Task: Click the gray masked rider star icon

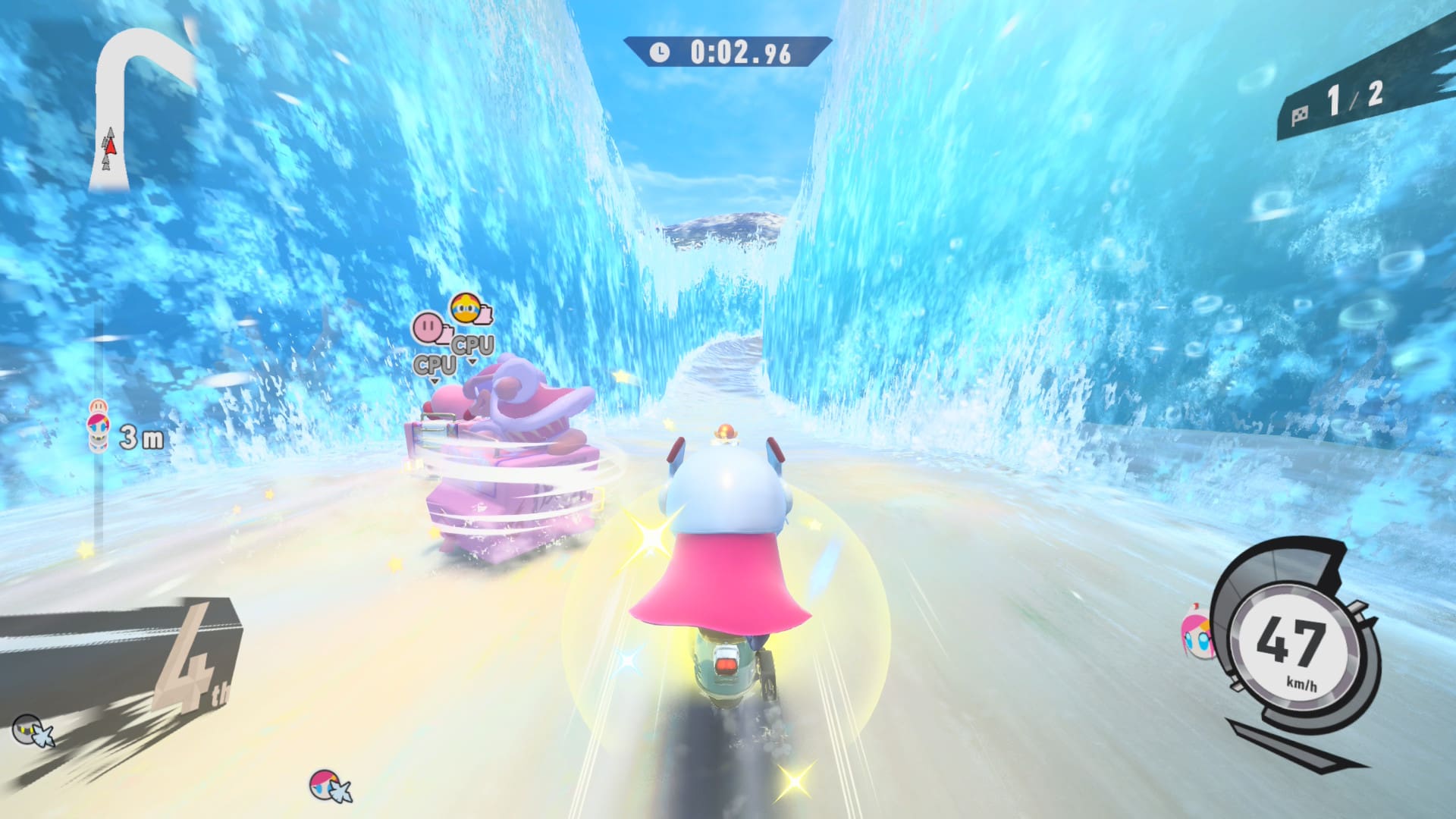Action: pyautogui.click(x=33, y=730)
